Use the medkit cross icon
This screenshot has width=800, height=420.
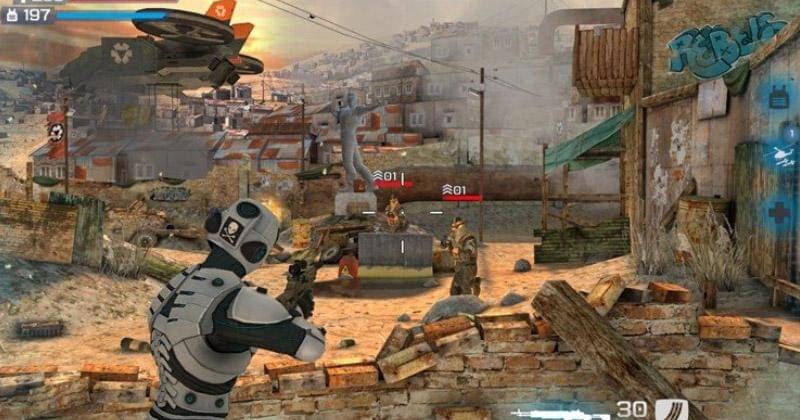pyautogui.click(x=777, y=212)
